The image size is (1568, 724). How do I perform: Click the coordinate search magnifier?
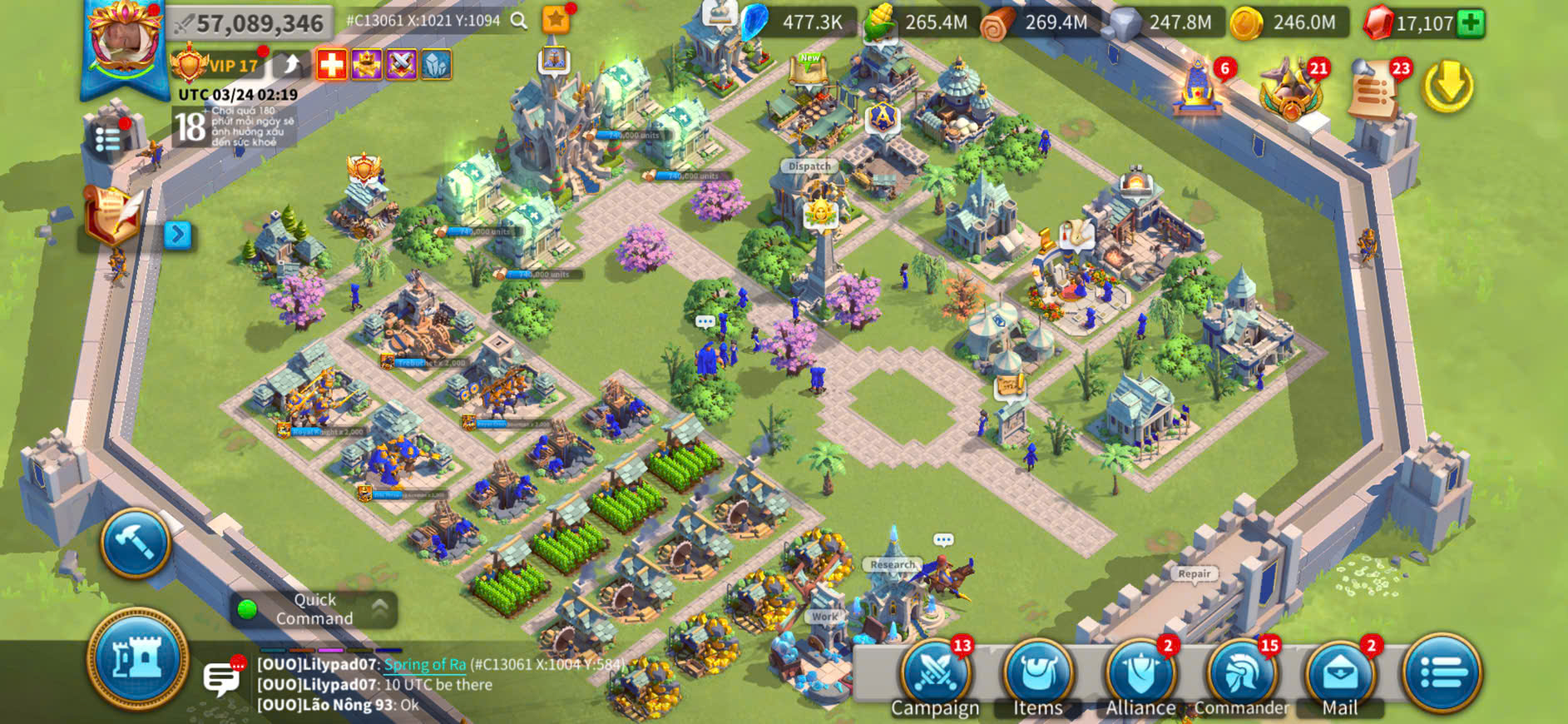(x=519, y=21)
